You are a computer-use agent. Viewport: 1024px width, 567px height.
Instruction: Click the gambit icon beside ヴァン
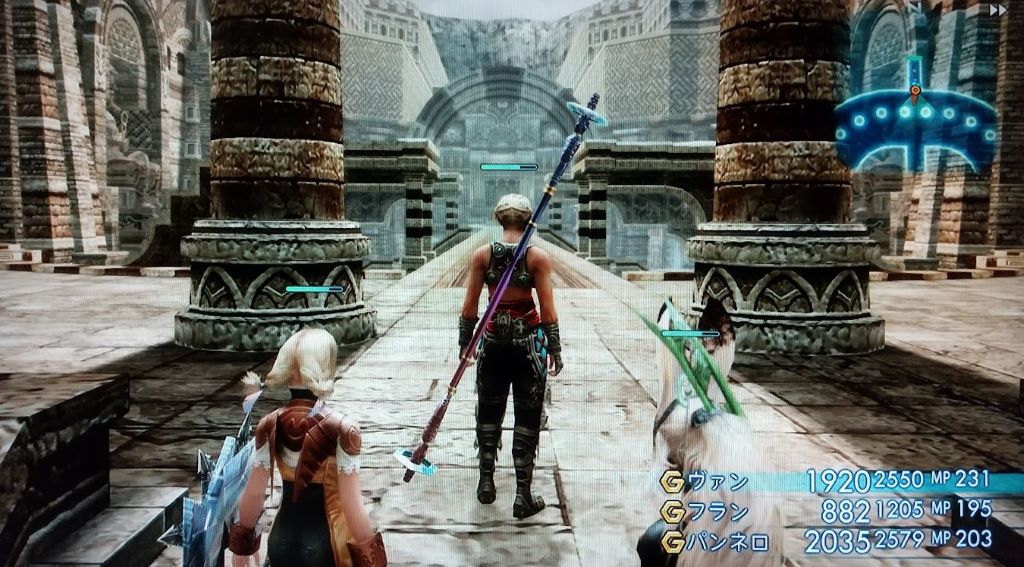[671, 482]
